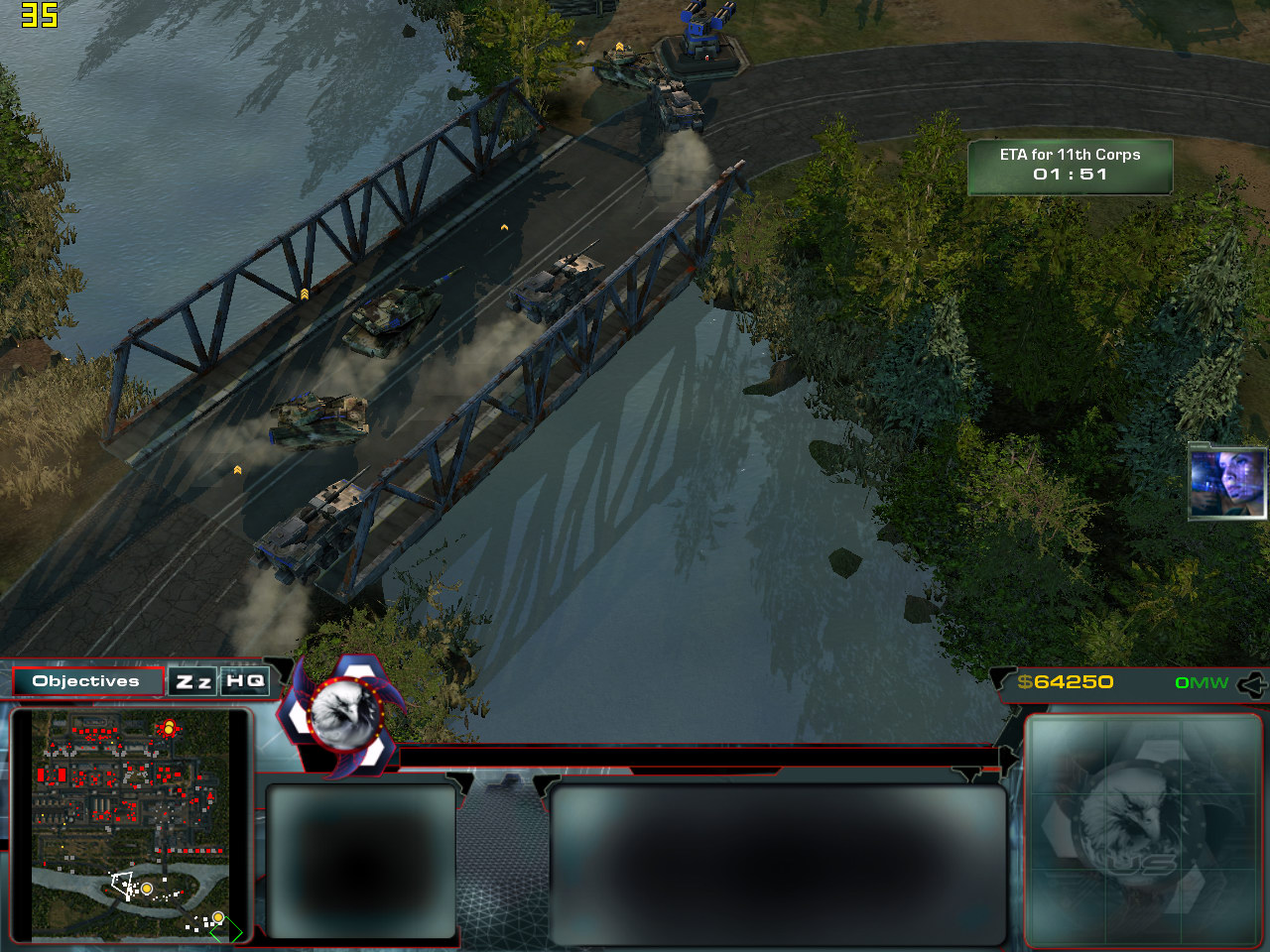Click the OMW arrow button
This screenshot has height=952, width=1270.
click(x=1253, y=683)
